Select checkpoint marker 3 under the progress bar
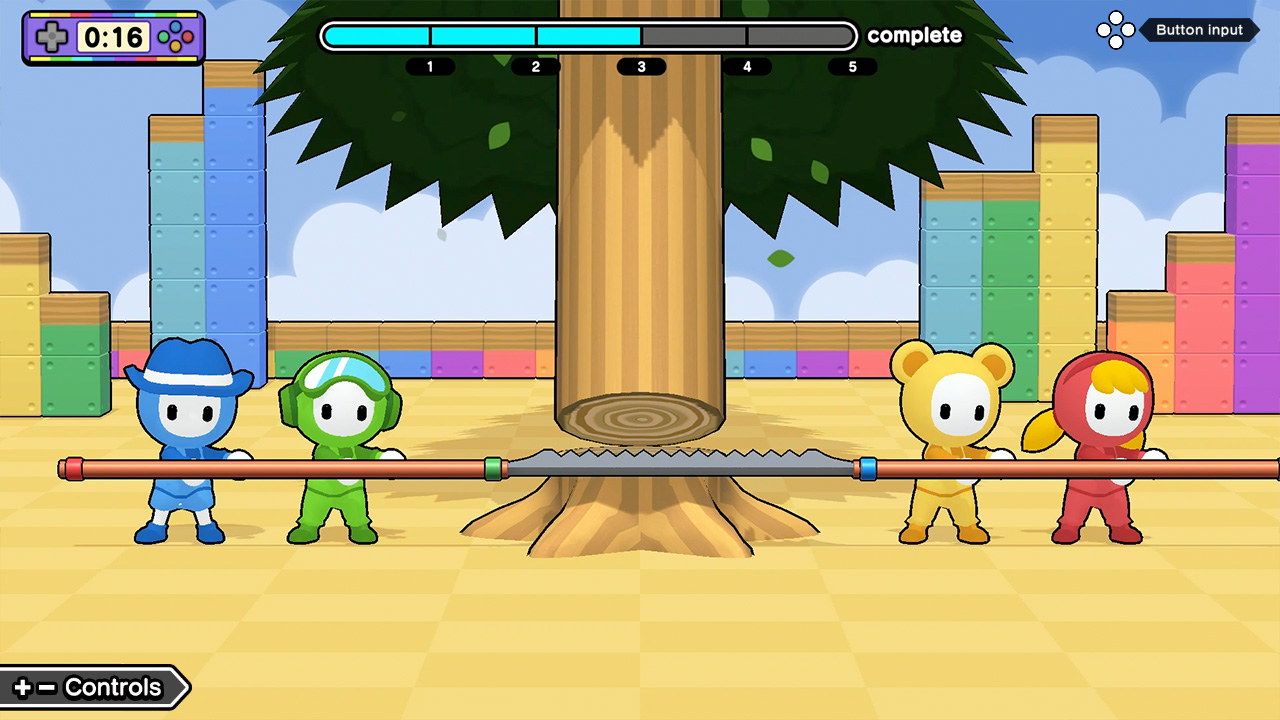1280x720 pixels. pos(641,66)
